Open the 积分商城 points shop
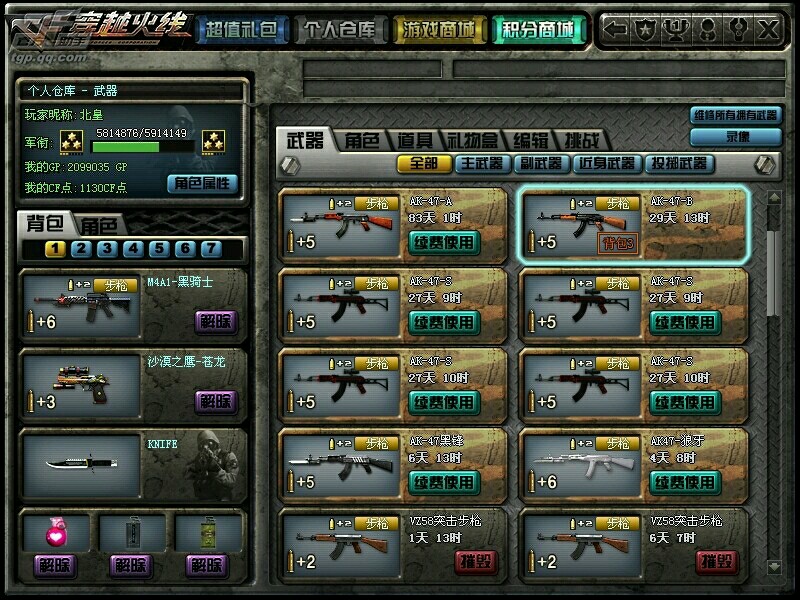The image size is (800, 600). (539, 31)
